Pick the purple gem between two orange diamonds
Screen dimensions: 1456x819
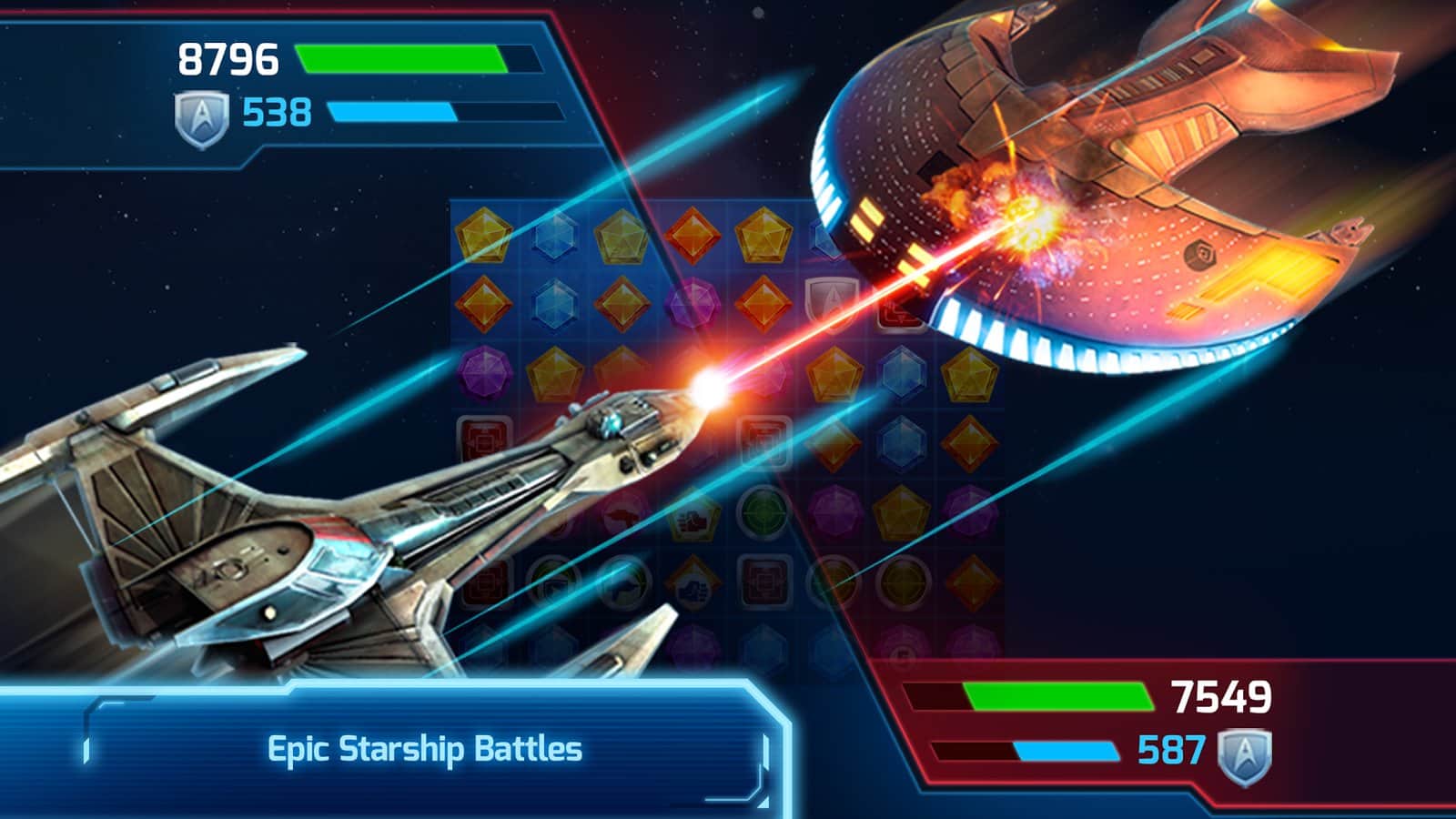[692, 303]
